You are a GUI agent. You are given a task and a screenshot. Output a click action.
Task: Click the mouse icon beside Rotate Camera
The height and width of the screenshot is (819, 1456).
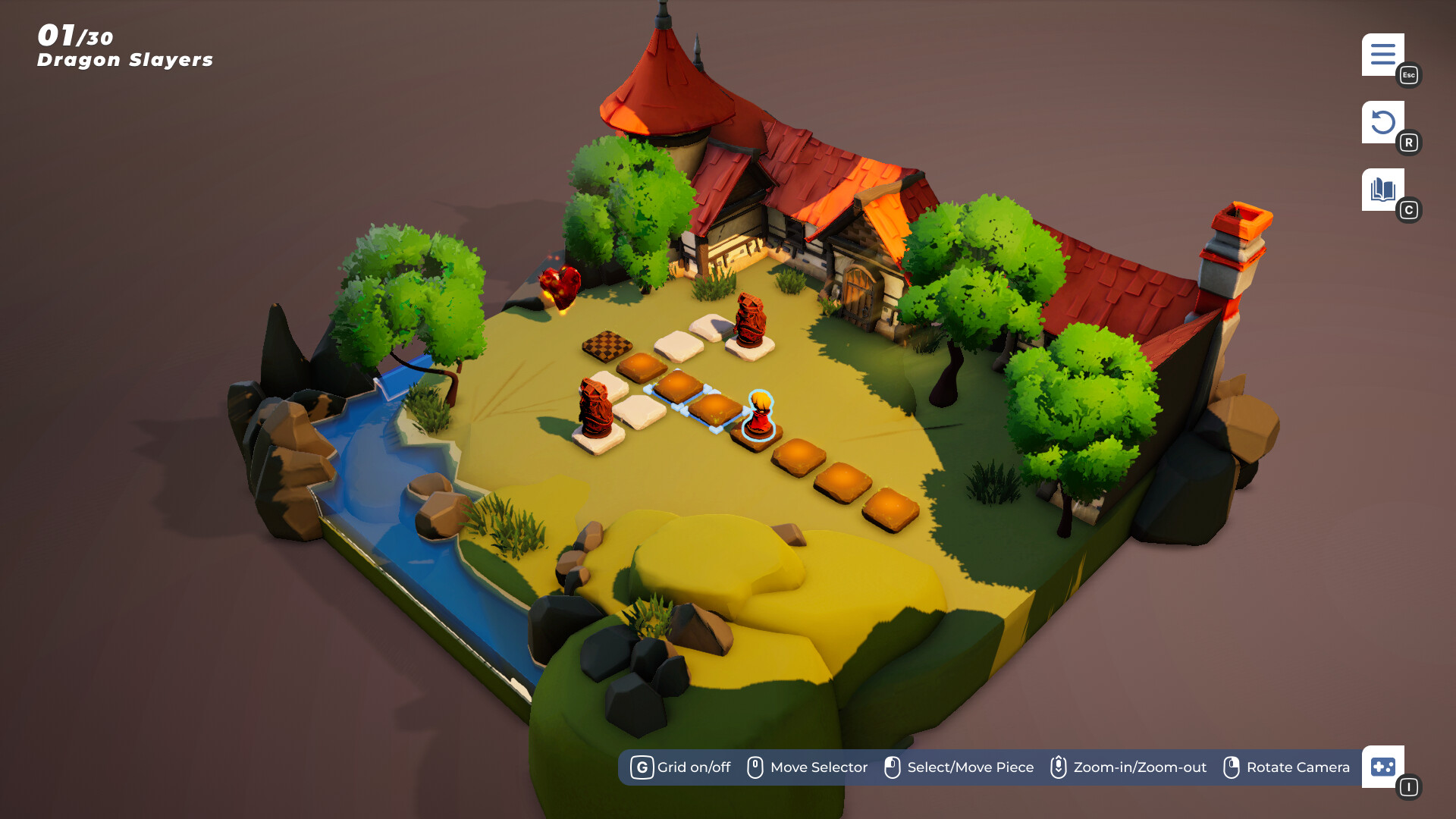pos(1231,767)
